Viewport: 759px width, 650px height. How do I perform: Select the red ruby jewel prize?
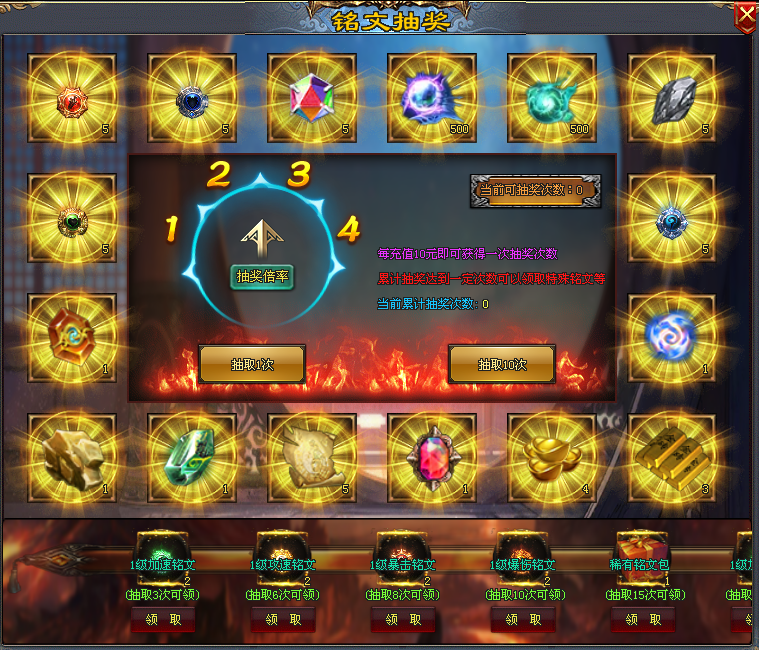pyautogui.click(x=431, y=457)
